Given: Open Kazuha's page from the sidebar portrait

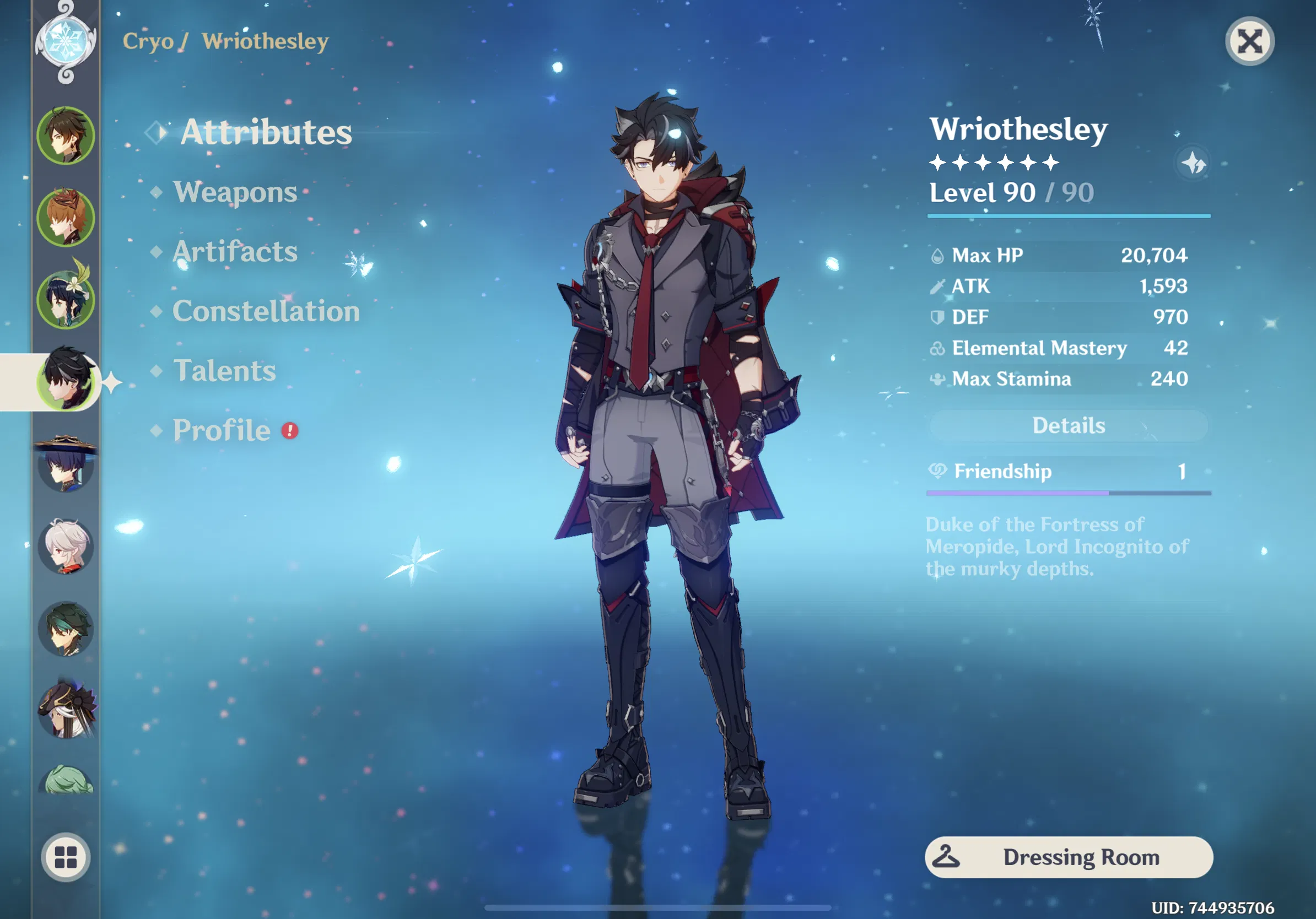Looking at the screenshot, I should click(x=67, y=547).
